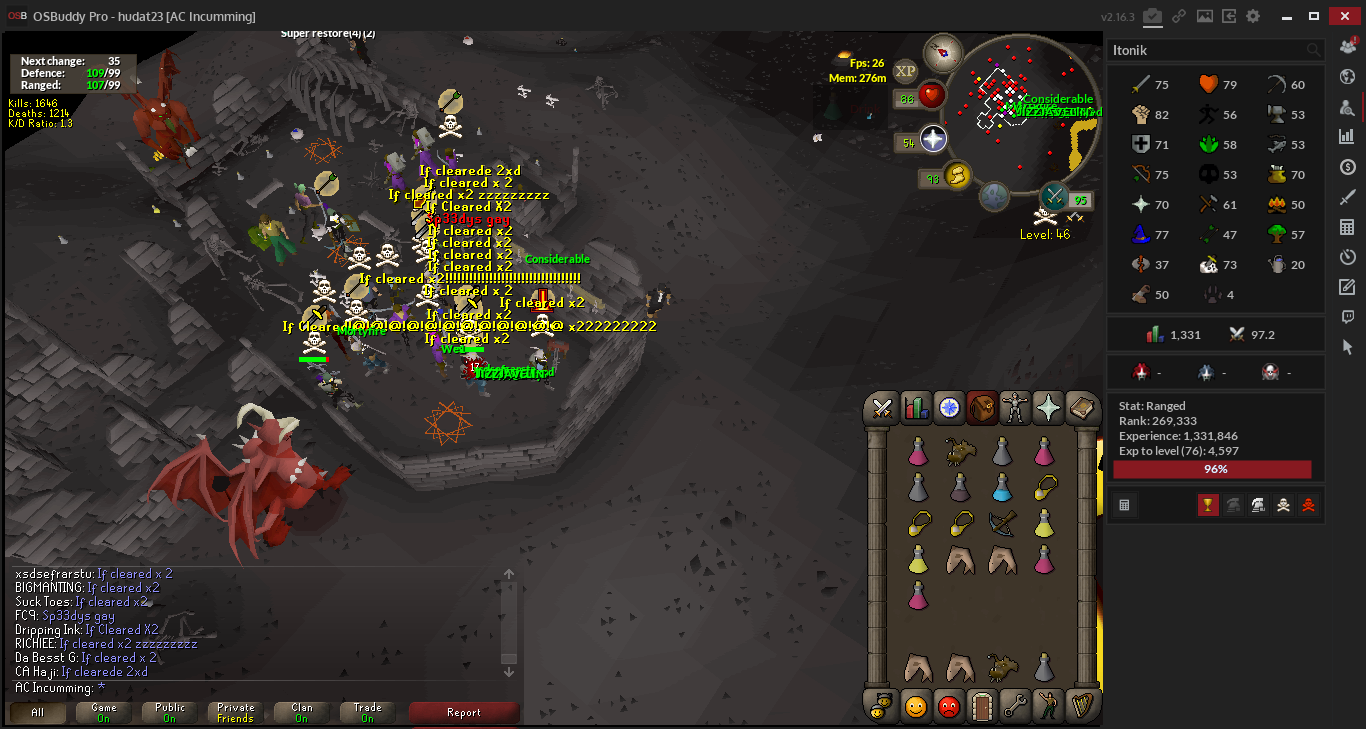This screenshot has width=1366, height=729.
Task: Select the Trade chat filter
Action: pos(367,712)
